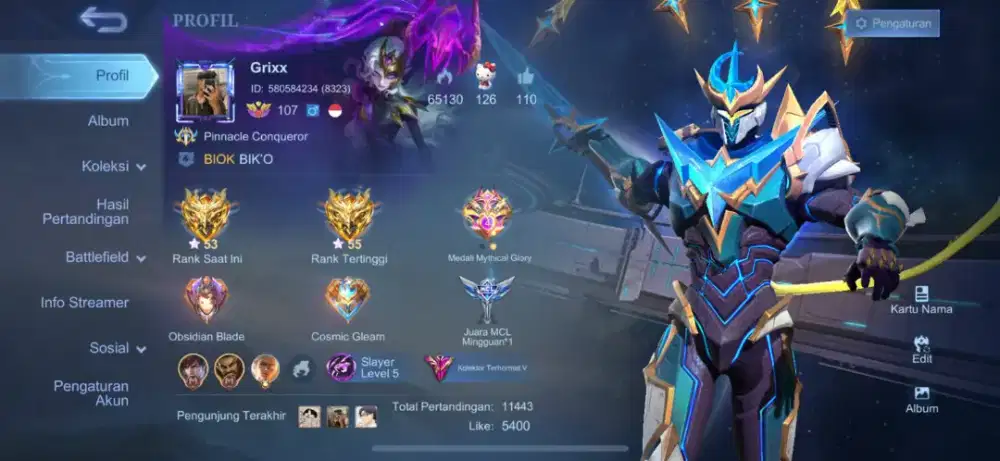View the Rank Tertinggi badge
This screenshot has height=461, width=1000.
(349, 217)
